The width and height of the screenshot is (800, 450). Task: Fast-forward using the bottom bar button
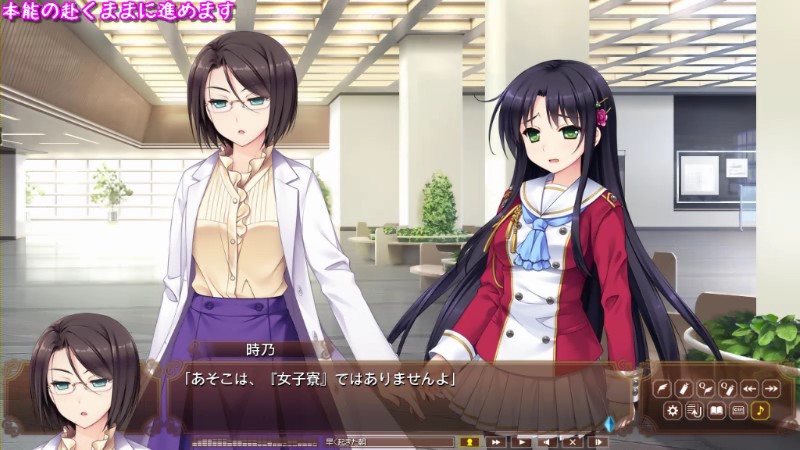coord(496,441)
